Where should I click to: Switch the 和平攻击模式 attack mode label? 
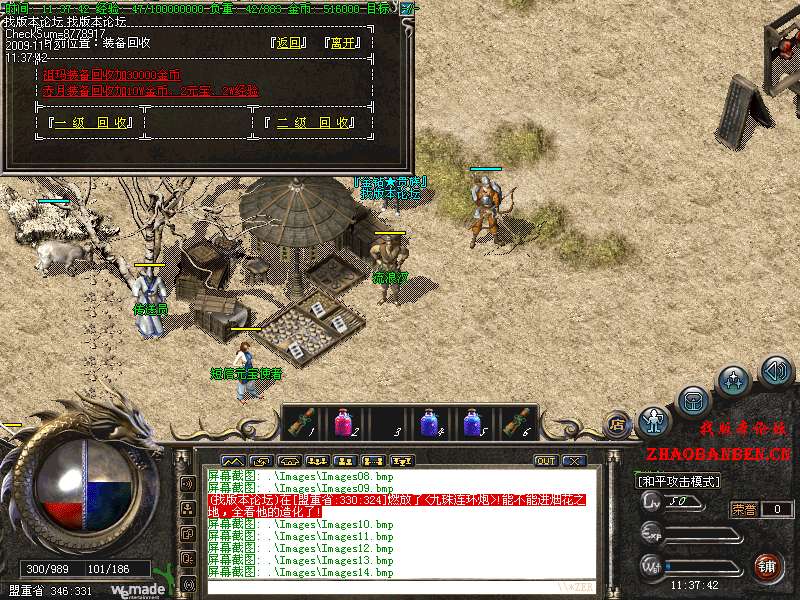click(680, 481)
